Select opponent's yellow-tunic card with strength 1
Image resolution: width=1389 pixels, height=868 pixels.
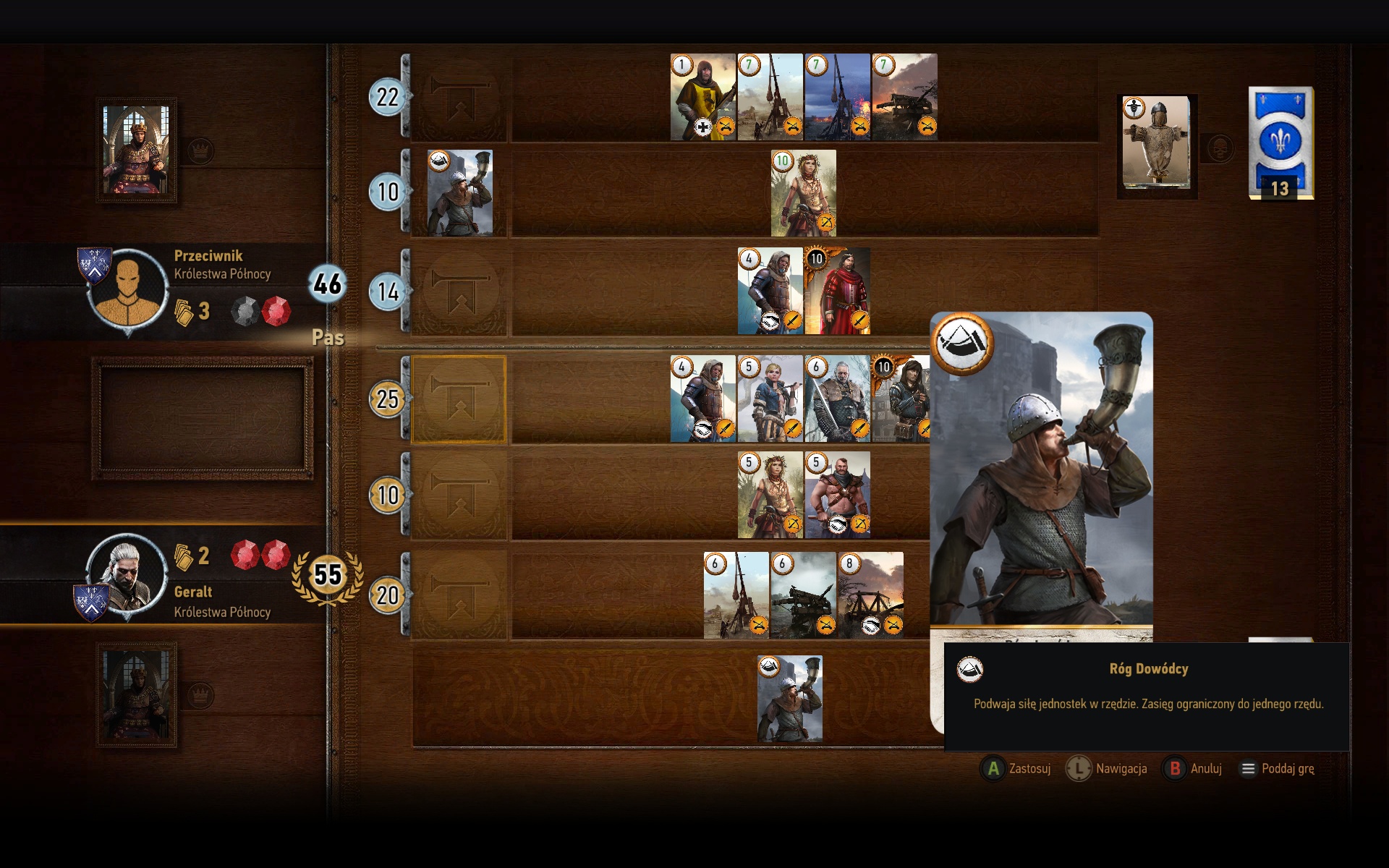point(702,98)
